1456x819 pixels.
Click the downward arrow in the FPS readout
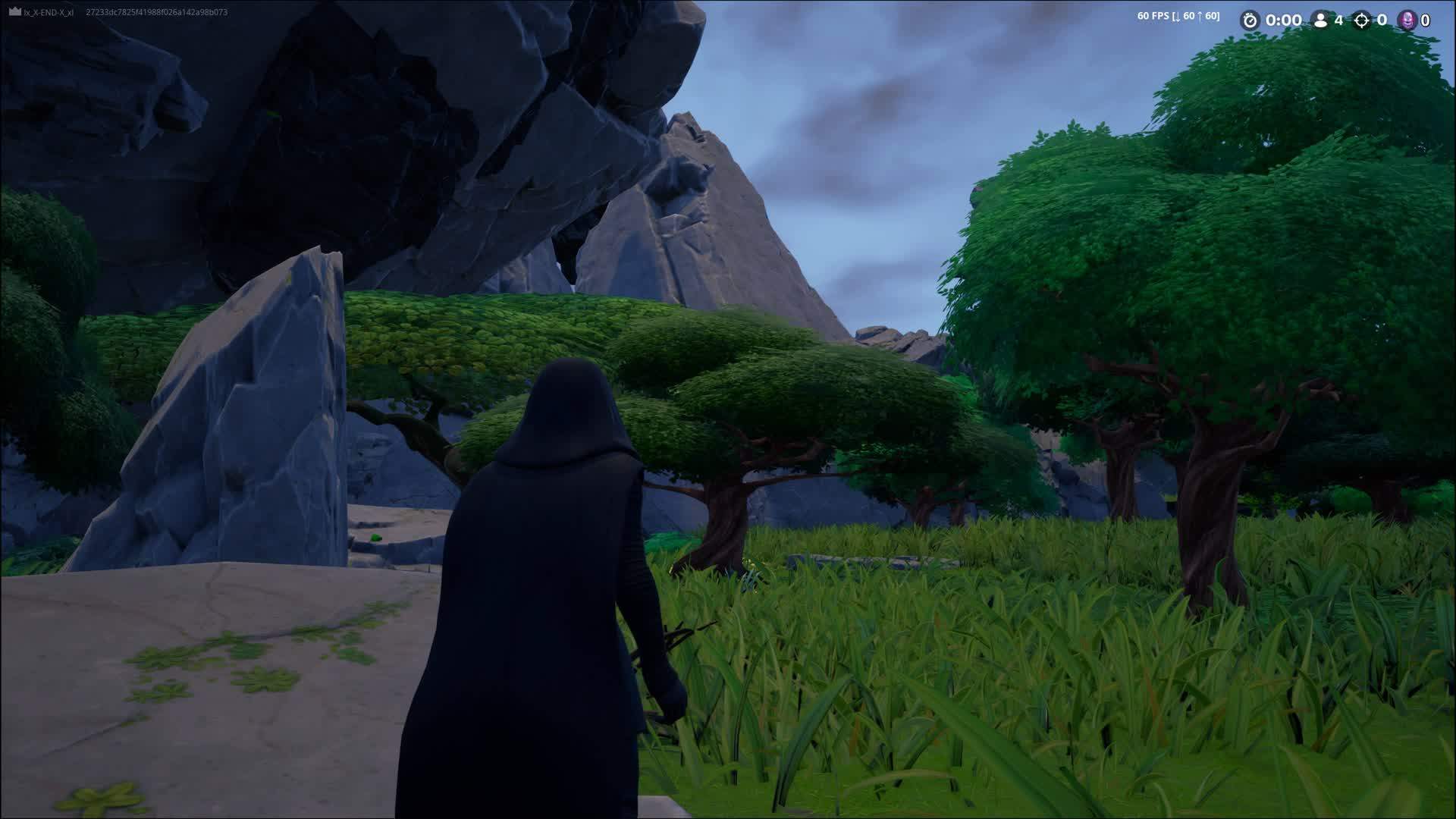point(1177,16)
